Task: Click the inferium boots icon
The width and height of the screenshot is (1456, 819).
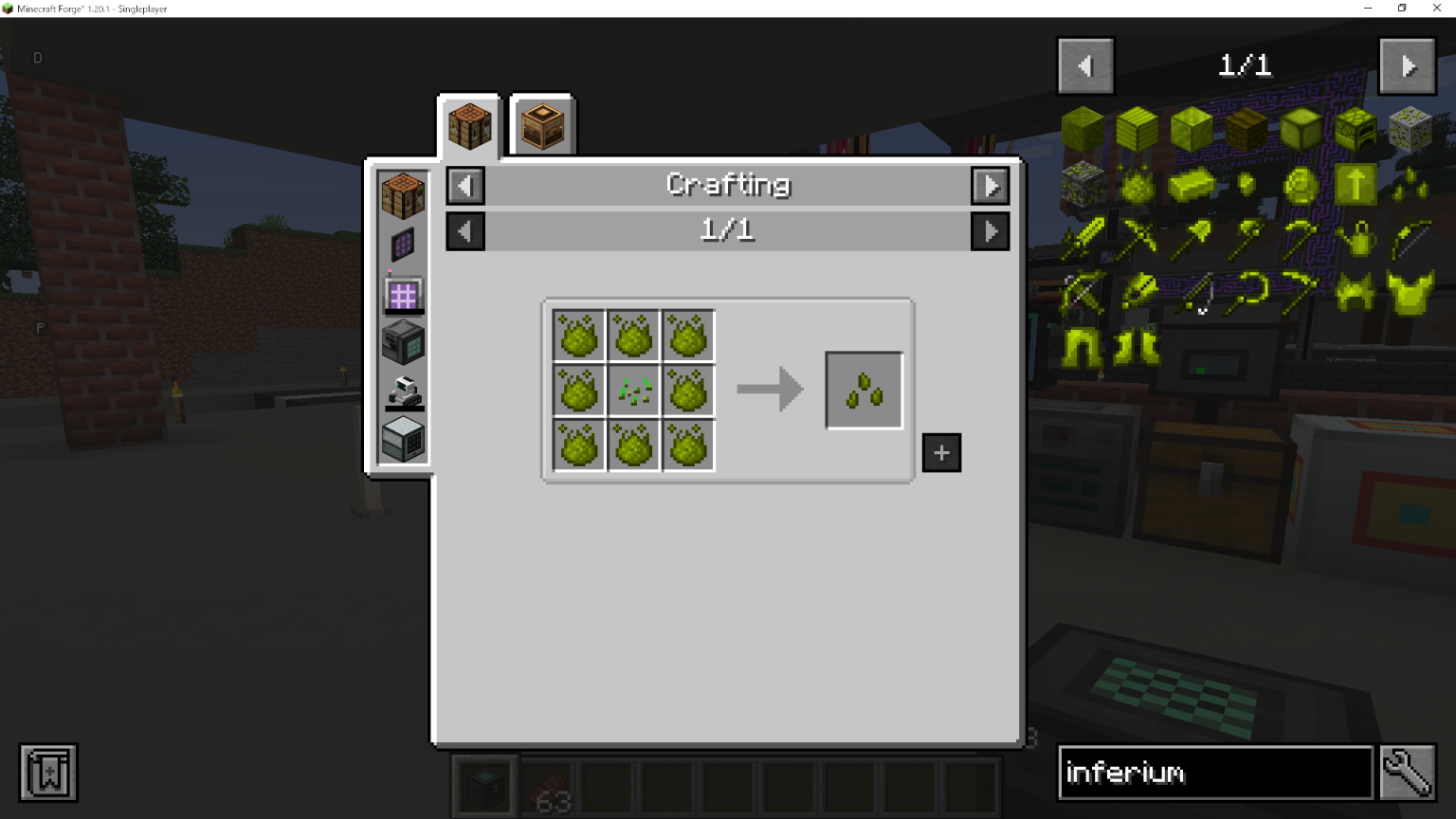Action: click(x=1136, y=348)
